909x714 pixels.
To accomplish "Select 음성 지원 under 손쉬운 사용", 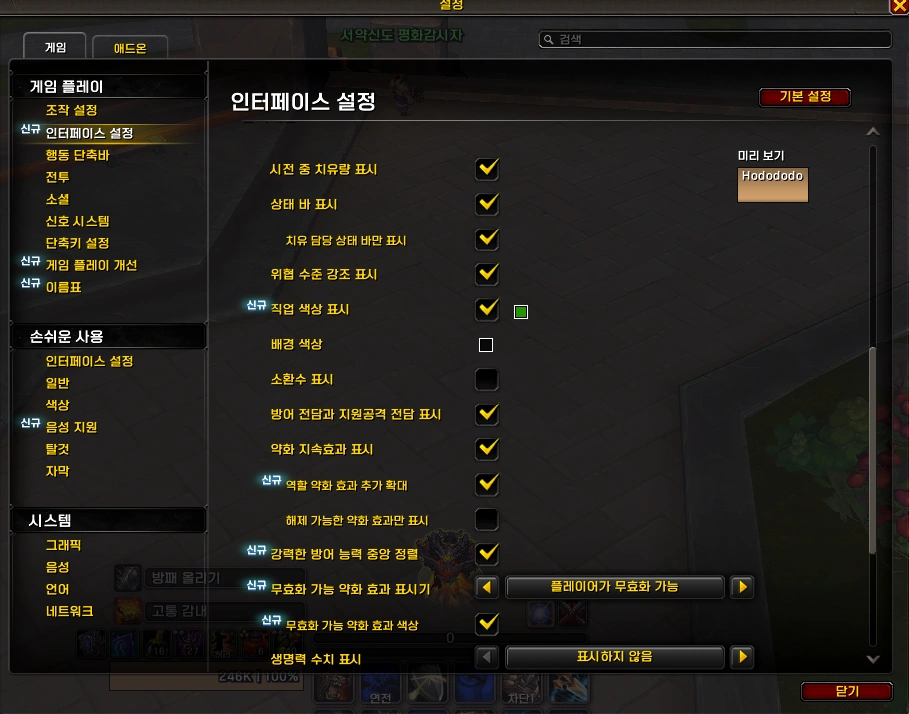I will [71, 427].
